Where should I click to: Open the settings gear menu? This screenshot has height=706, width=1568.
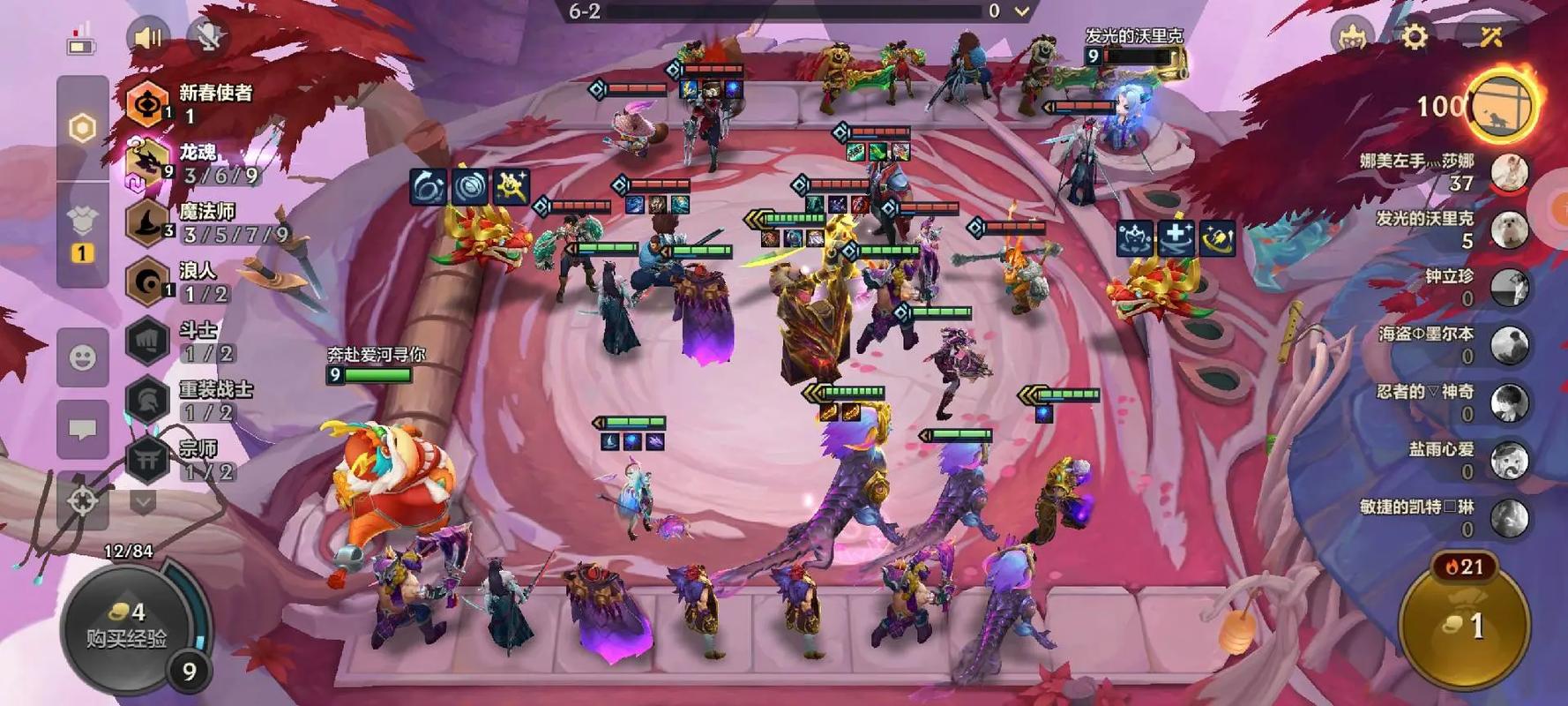tap(1414, 37)
